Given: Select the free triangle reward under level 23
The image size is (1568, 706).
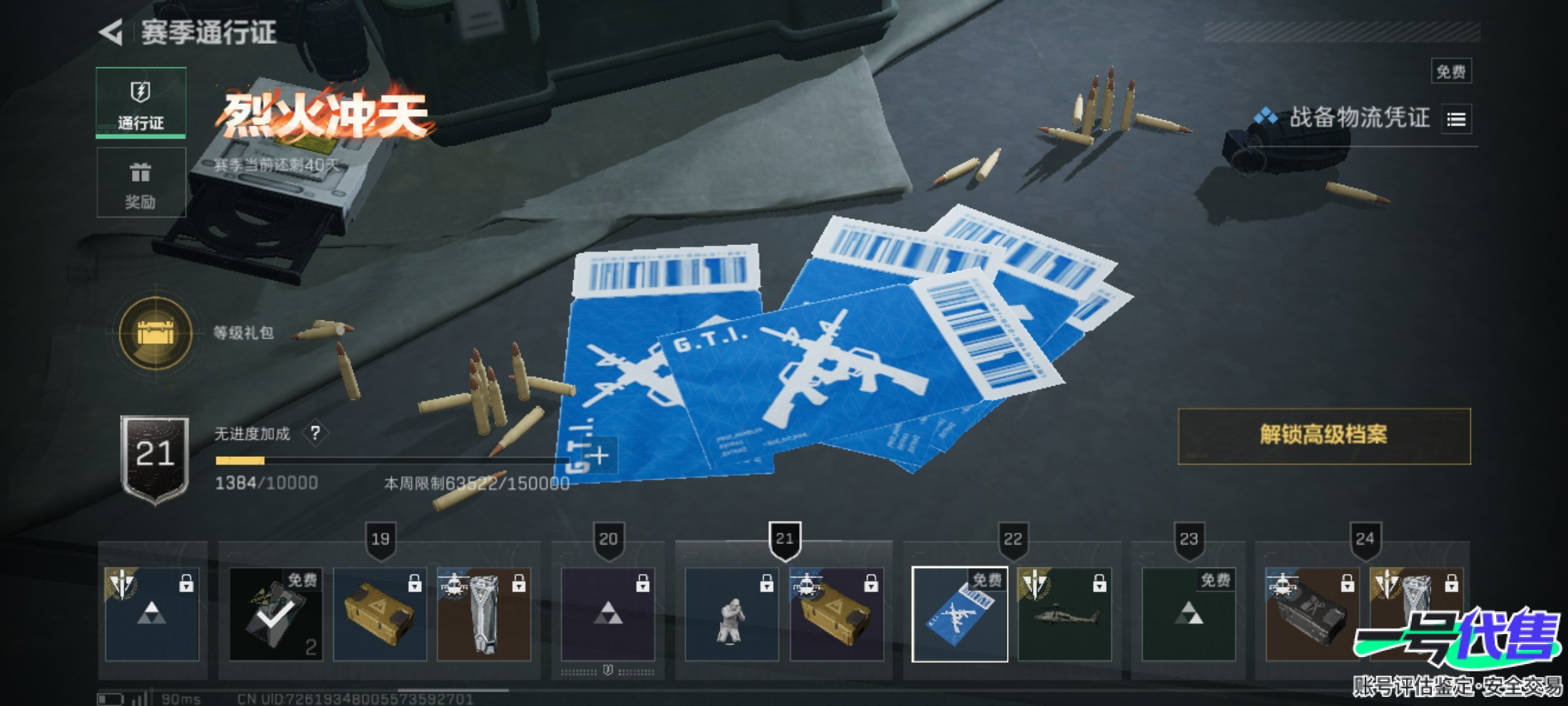Looking at the screenshot, I should click(x=1188, y=614).
